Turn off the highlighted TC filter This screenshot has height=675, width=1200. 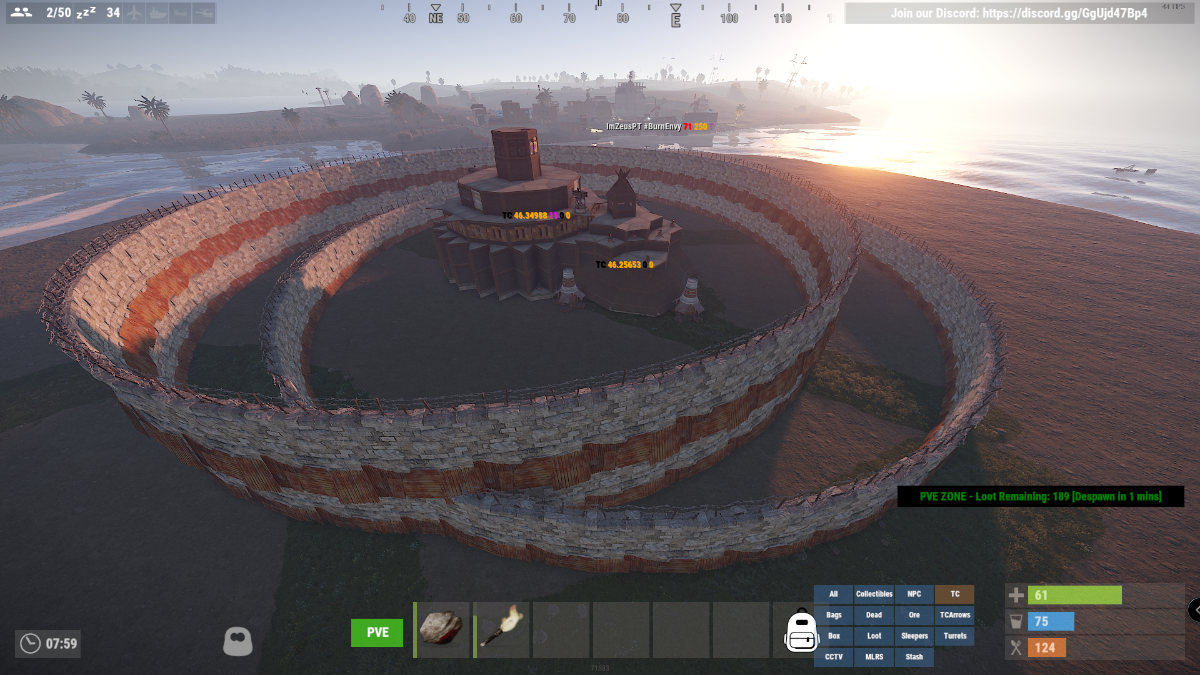(954, 594)
